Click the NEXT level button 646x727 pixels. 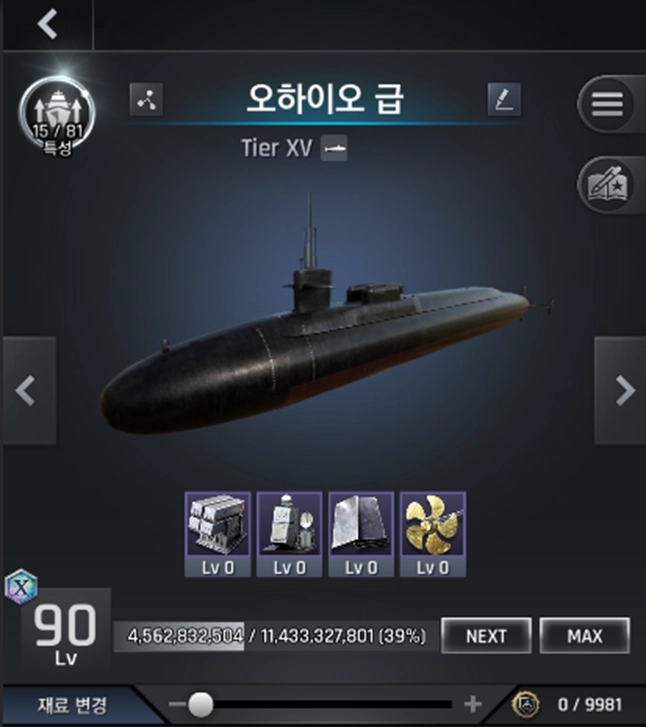(x=486, y=635)
